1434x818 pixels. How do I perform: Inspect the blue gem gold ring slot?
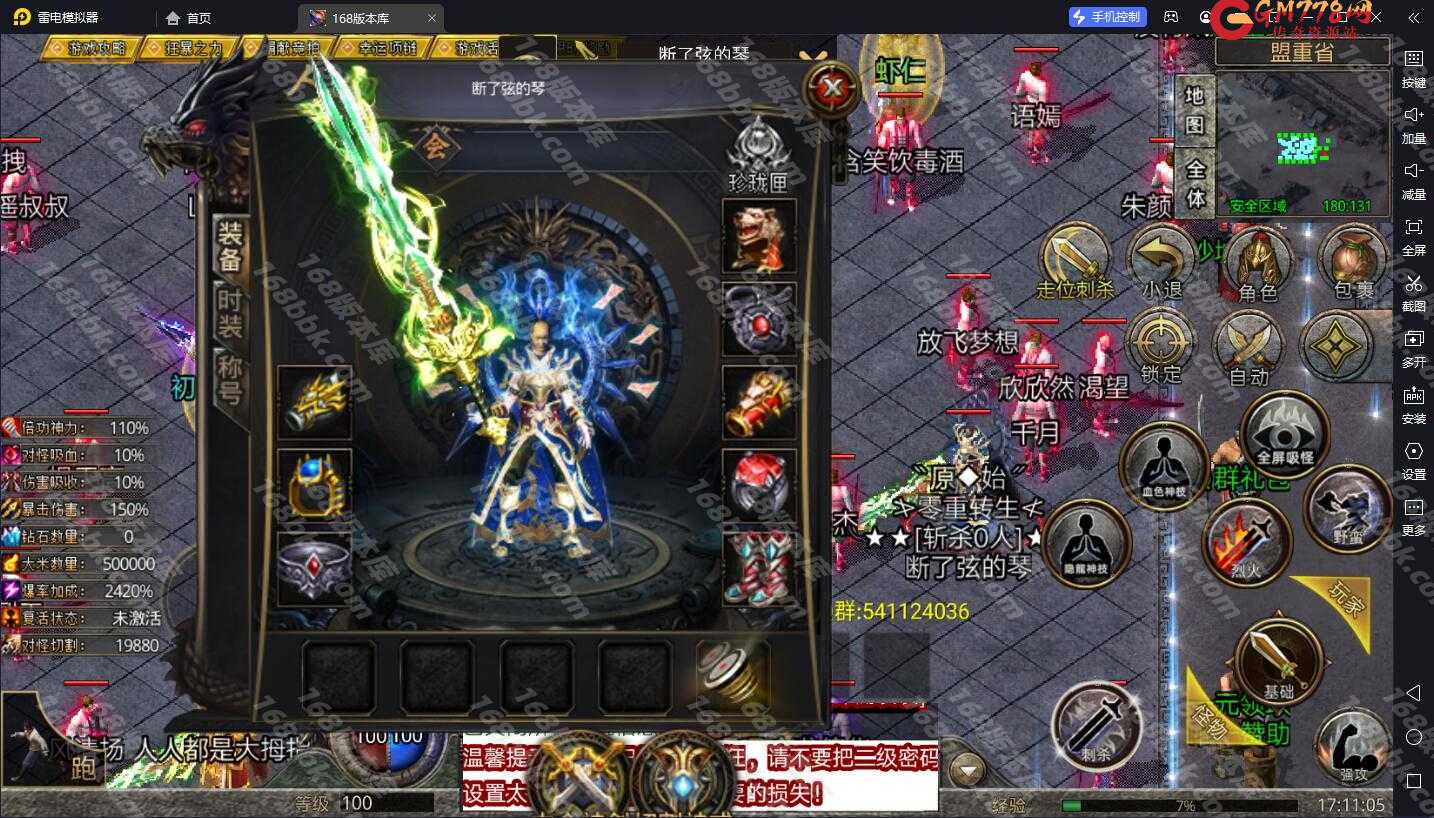click(314, 485)
